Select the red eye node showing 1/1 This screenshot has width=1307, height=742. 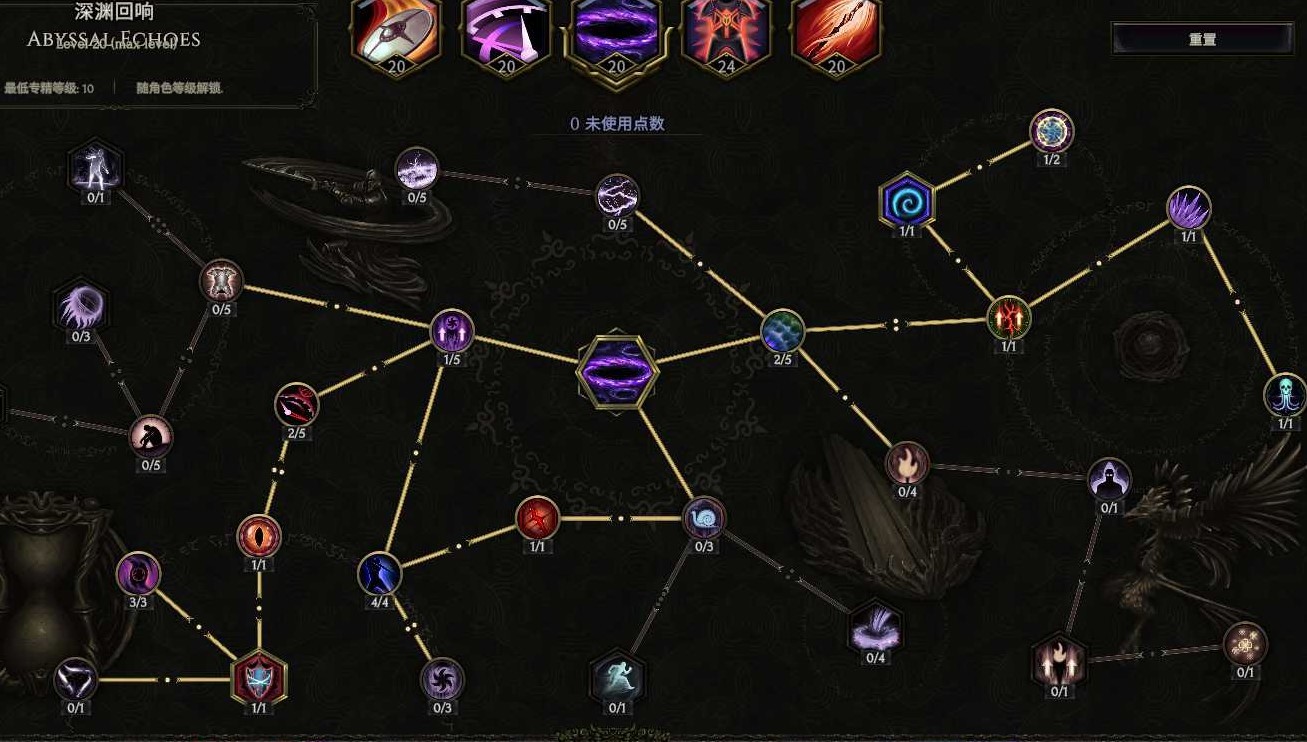(x=260, y=535)
